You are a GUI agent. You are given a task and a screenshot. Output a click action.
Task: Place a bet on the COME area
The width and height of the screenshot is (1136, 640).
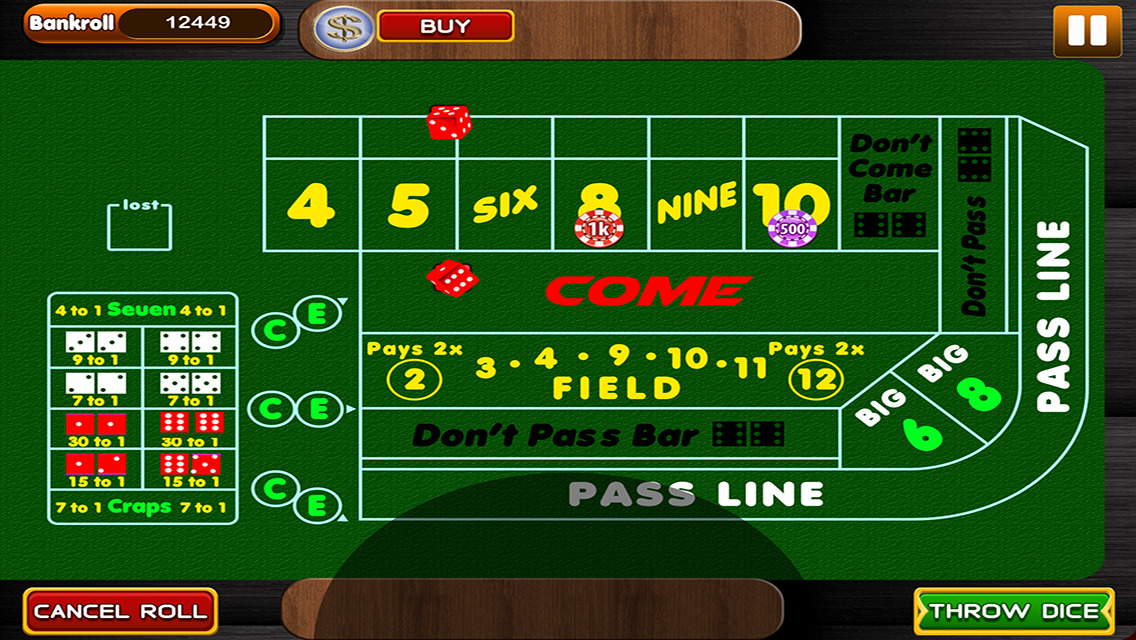tap(648, 291)
